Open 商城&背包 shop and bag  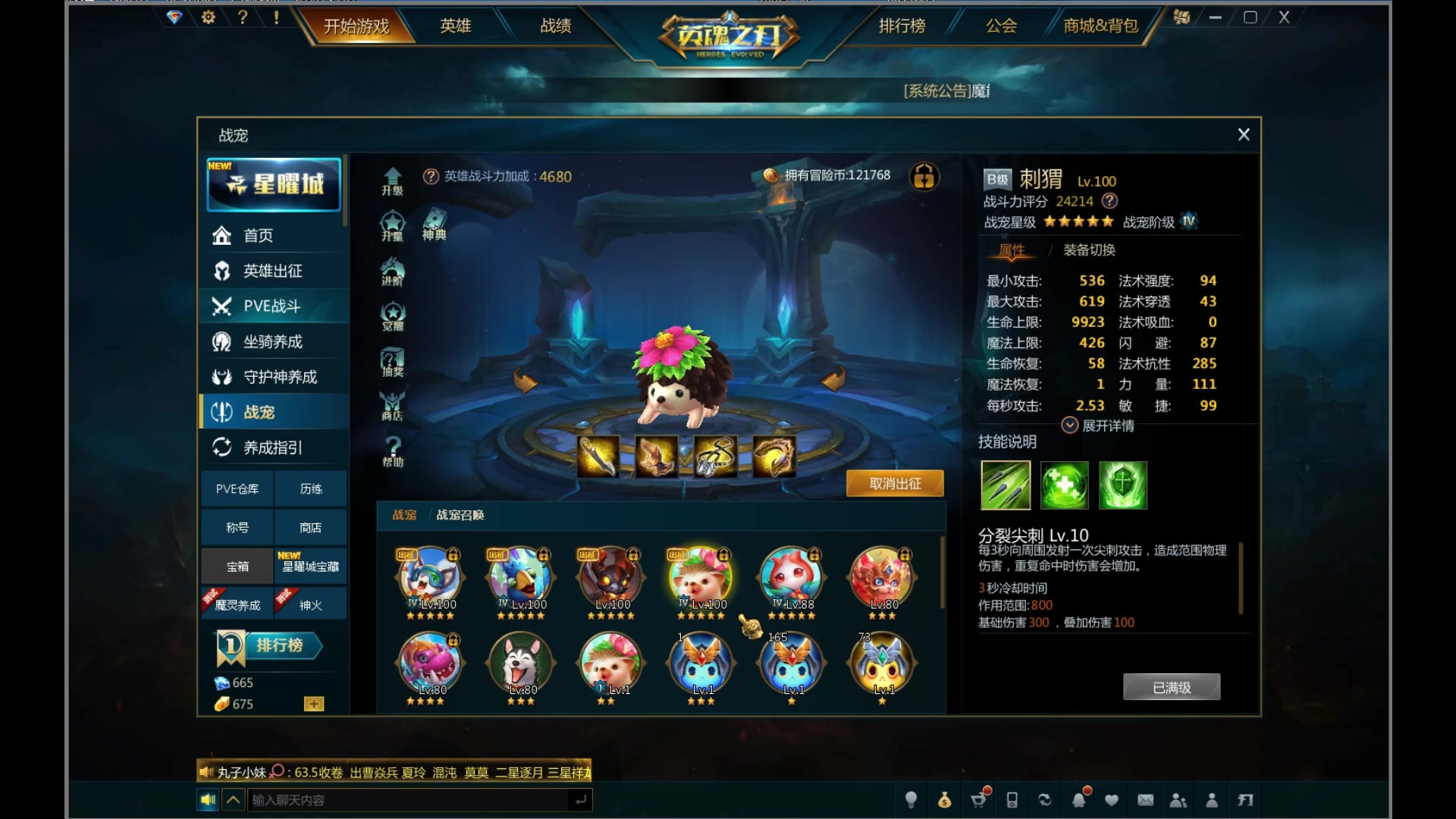[x=1100, y=26]
